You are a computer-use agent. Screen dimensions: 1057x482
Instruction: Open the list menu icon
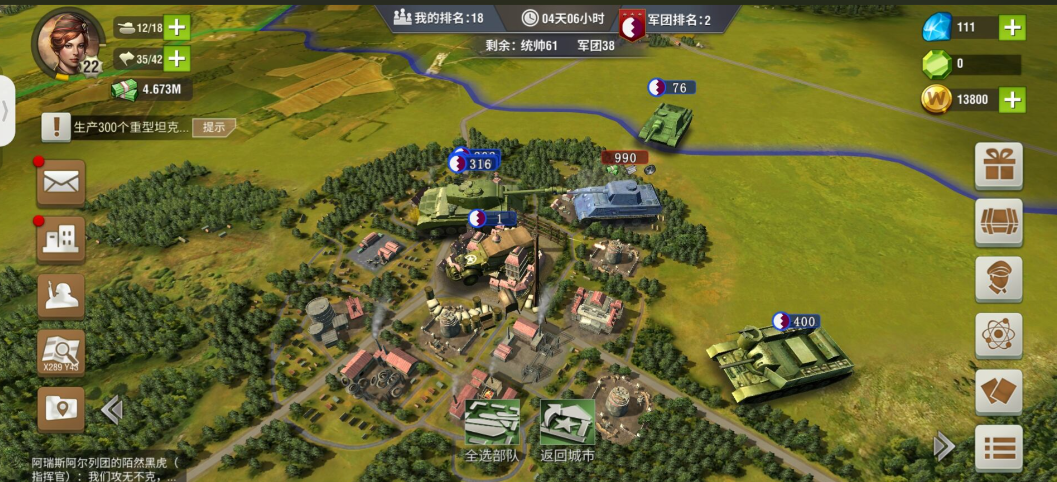[x=998, y=448]
